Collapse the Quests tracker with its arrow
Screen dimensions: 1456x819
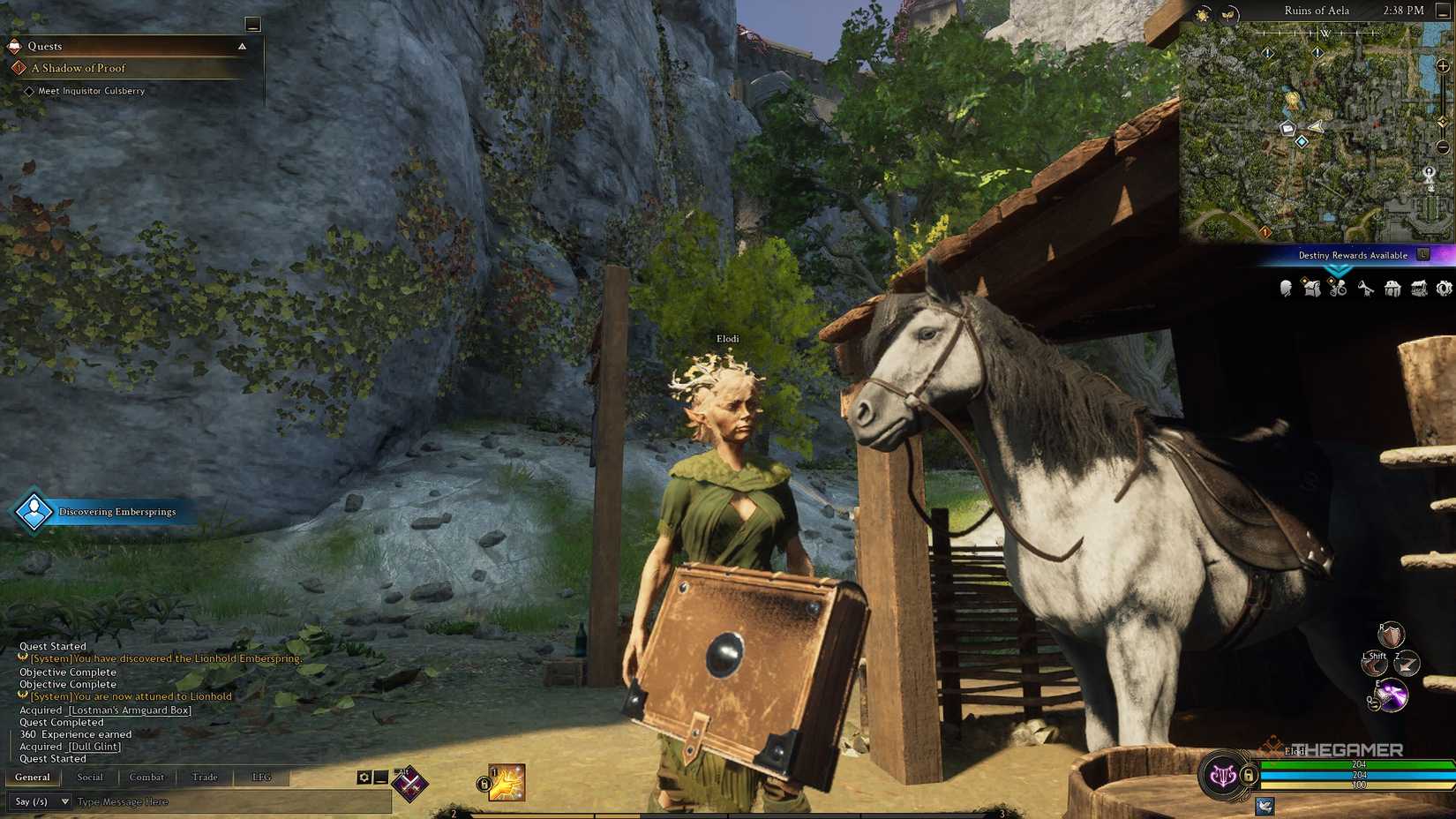242,46
